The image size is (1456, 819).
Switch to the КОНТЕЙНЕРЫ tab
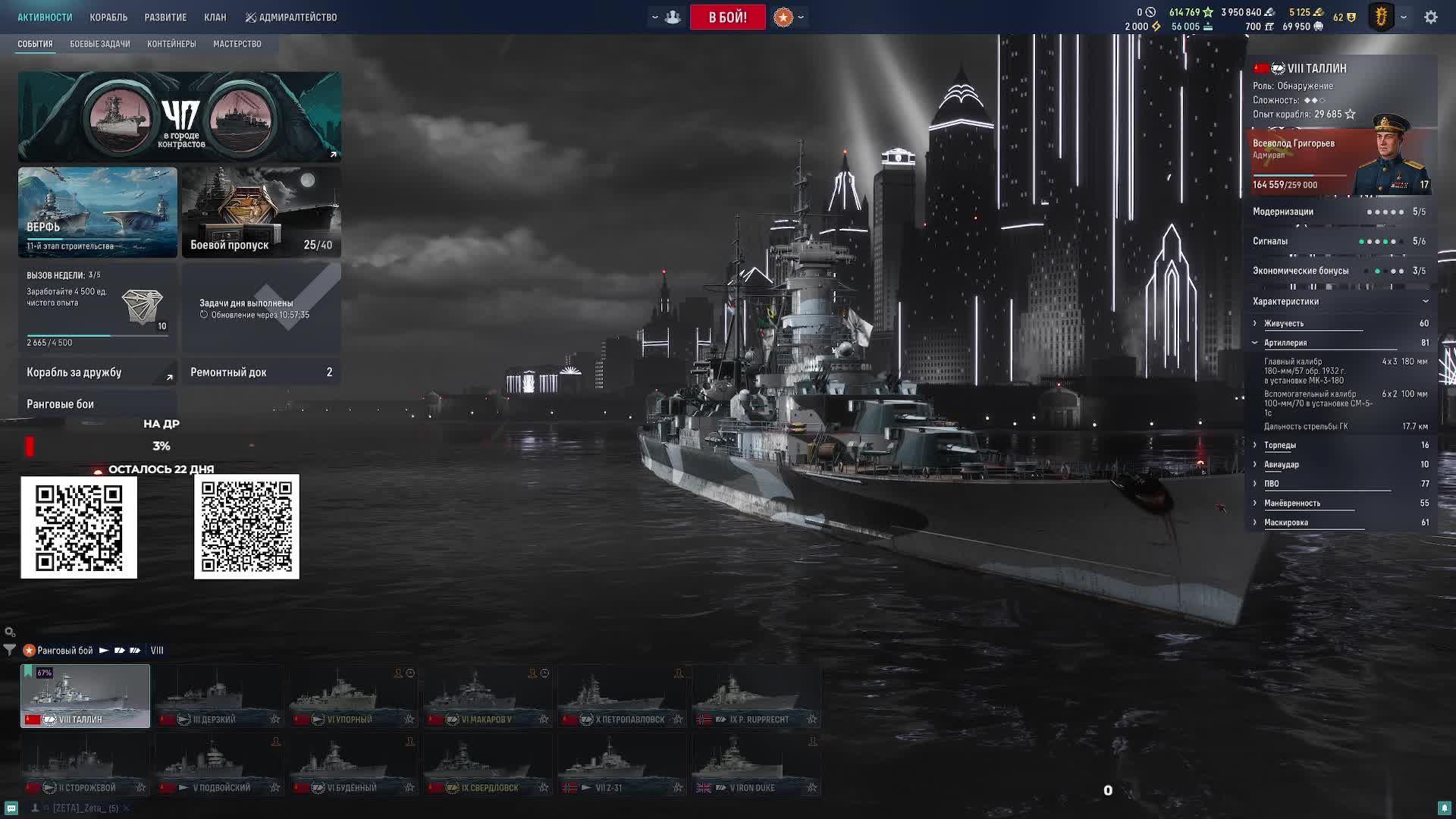coord(171,44)
